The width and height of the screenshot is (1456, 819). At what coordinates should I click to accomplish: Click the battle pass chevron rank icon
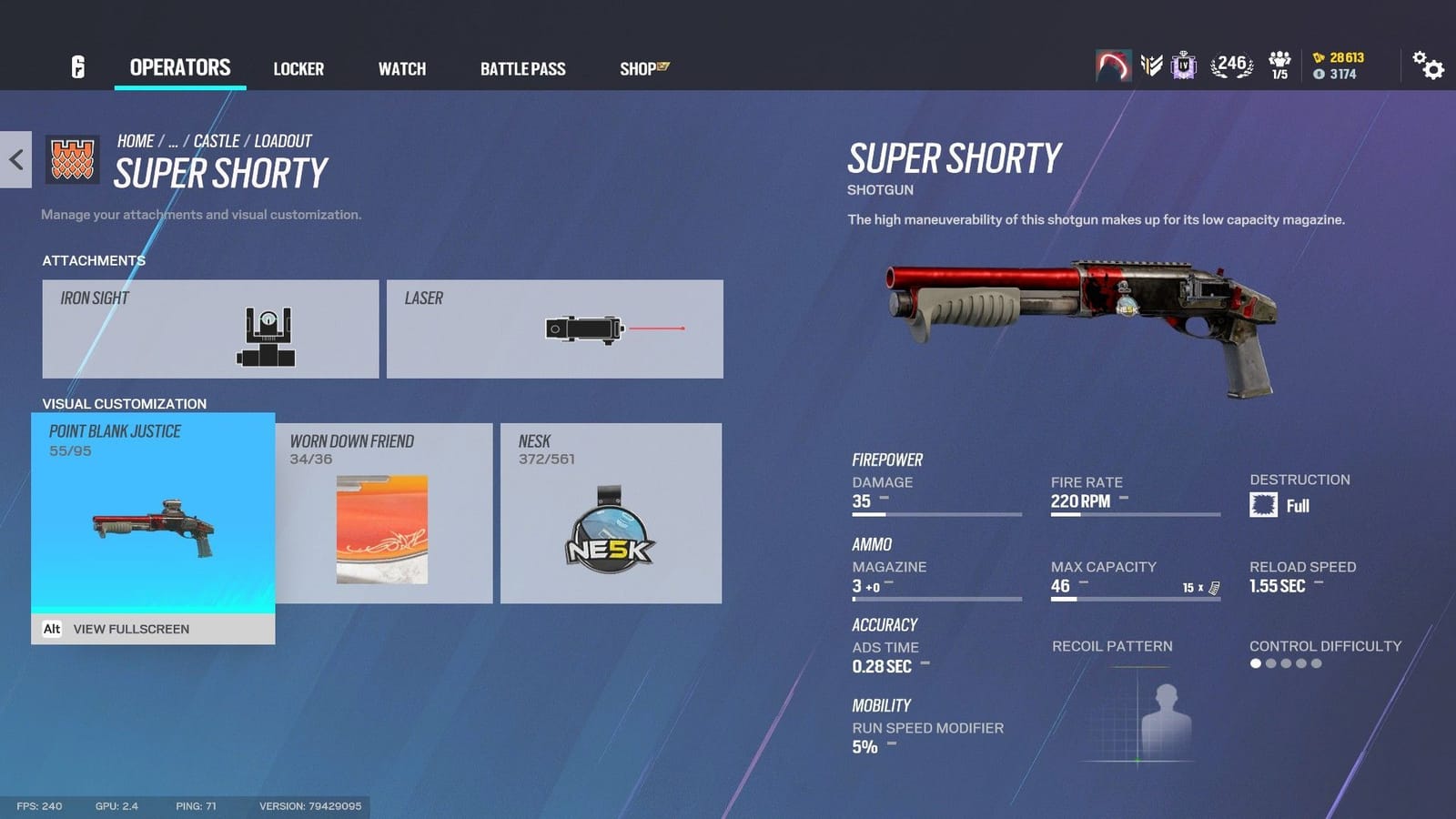1151,64
